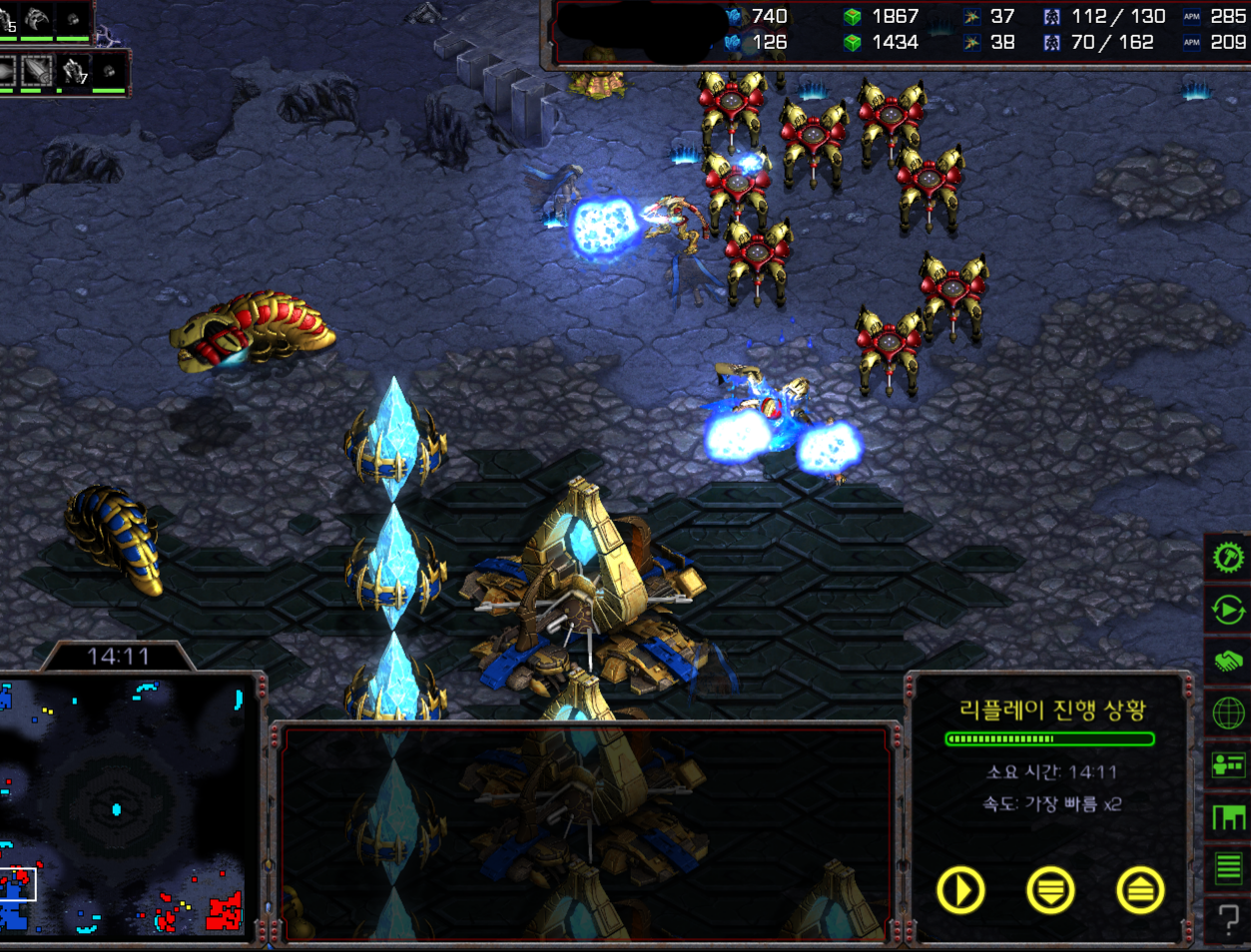Click the replay play button

pyautogui.click(x=960, y=889)
